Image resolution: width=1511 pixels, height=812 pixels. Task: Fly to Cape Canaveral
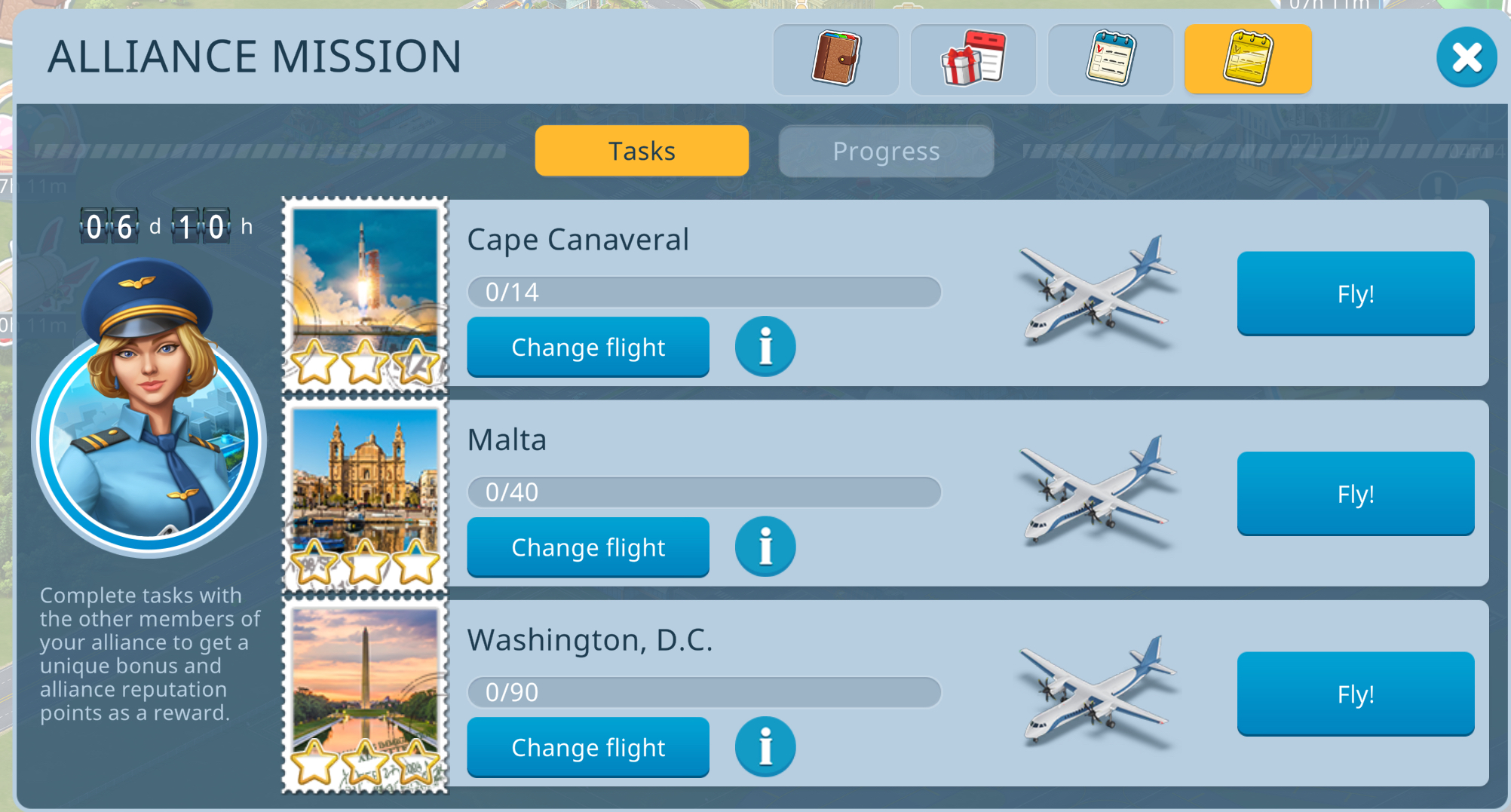click(1355, 293)
